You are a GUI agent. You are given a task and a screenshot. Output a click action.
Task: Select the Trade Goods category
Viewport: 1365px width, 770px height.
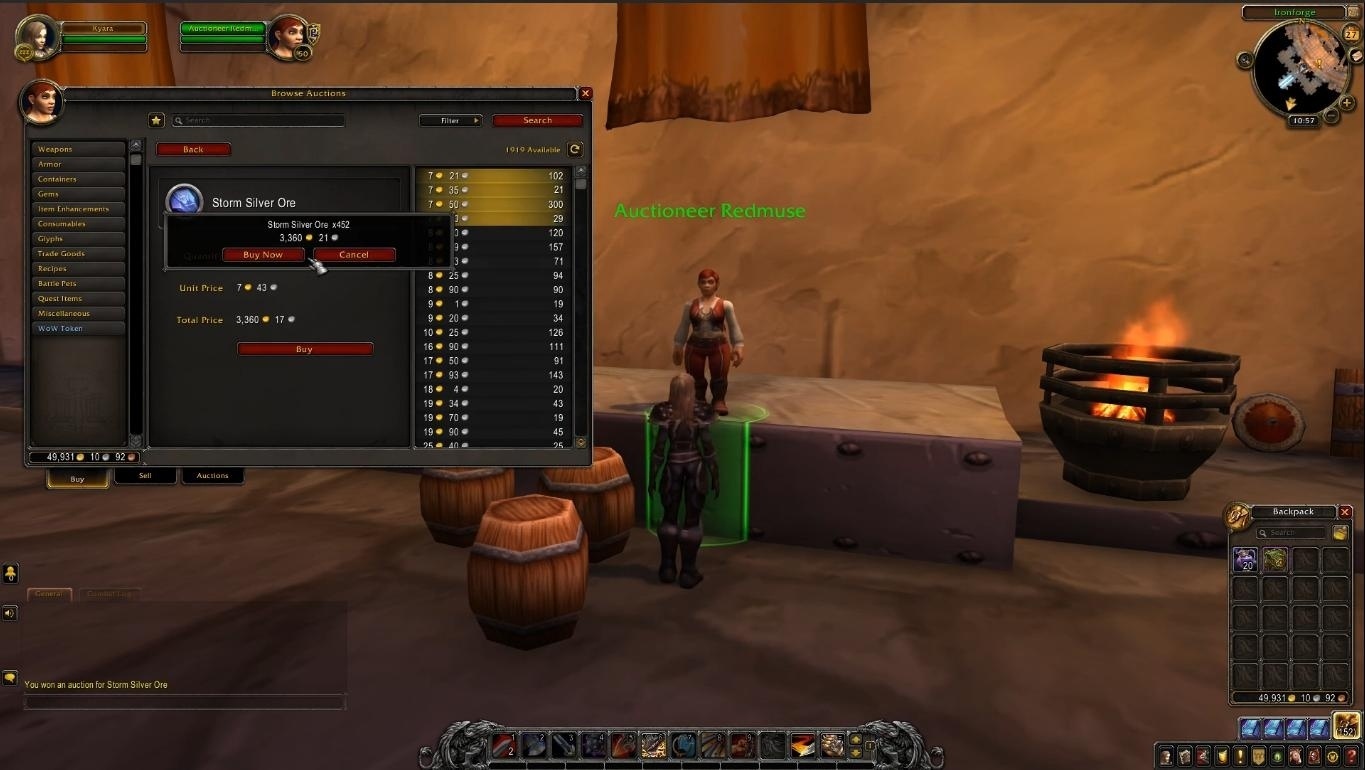(x=78, y=254)
